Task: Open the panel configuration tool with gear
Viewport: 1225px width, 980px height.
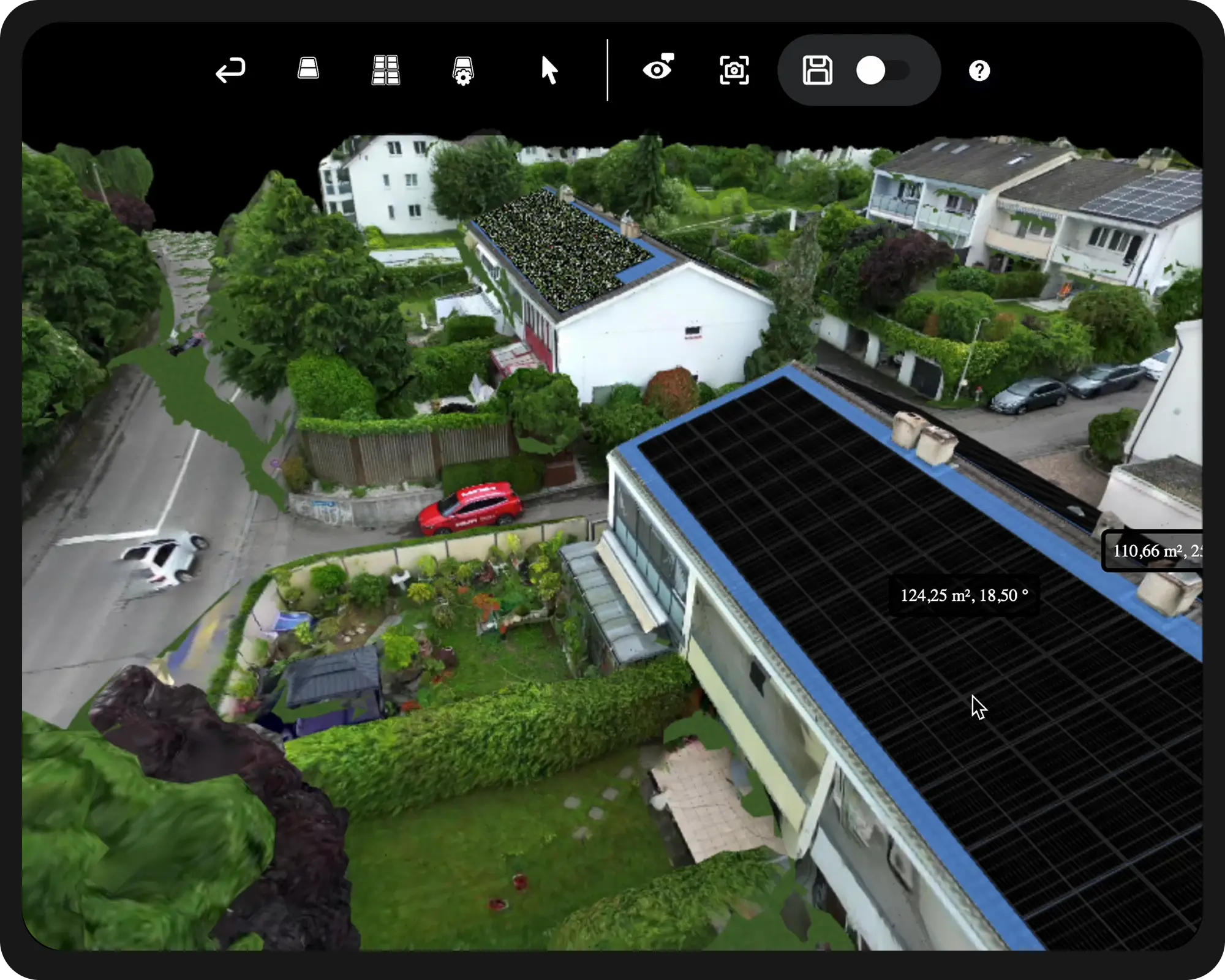Action: 462,71
